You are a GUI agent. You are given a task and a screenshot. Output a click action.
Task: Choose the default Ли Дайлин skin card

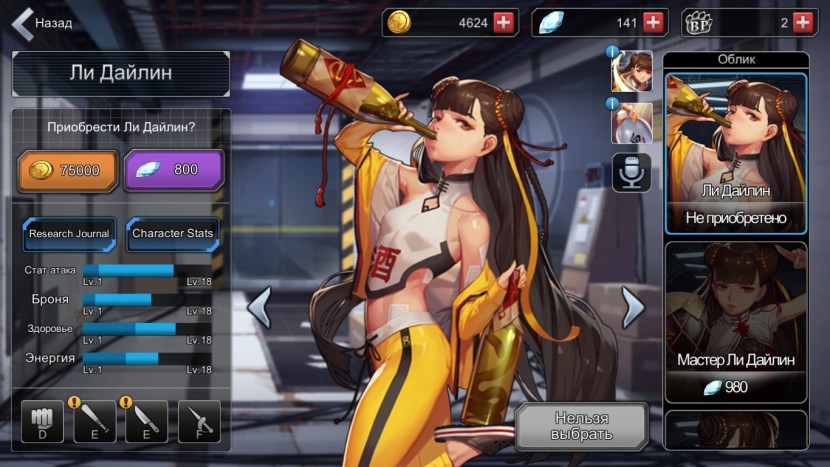click(736, 152)
